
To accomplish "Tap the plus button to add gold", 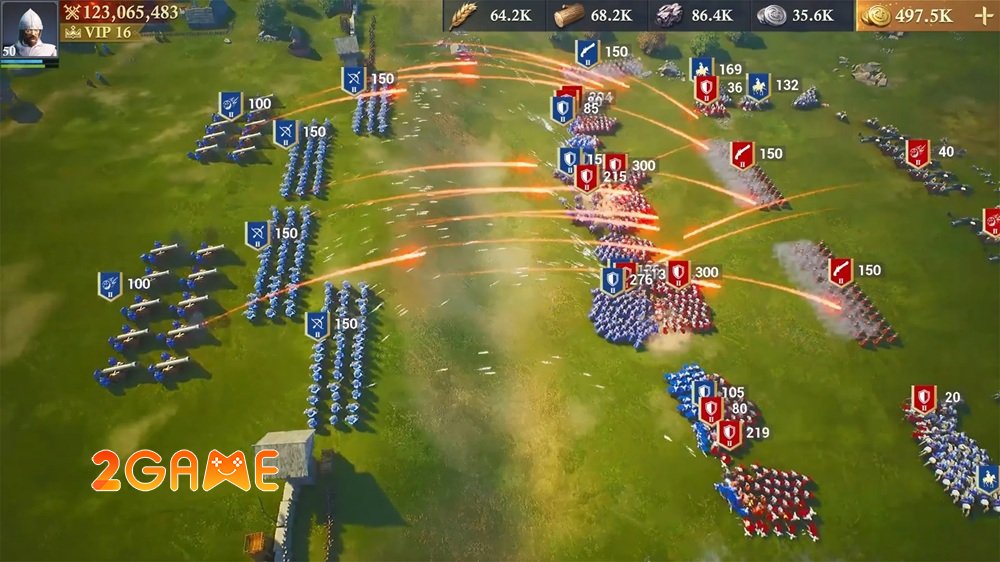I will click(x=980, y=15).
